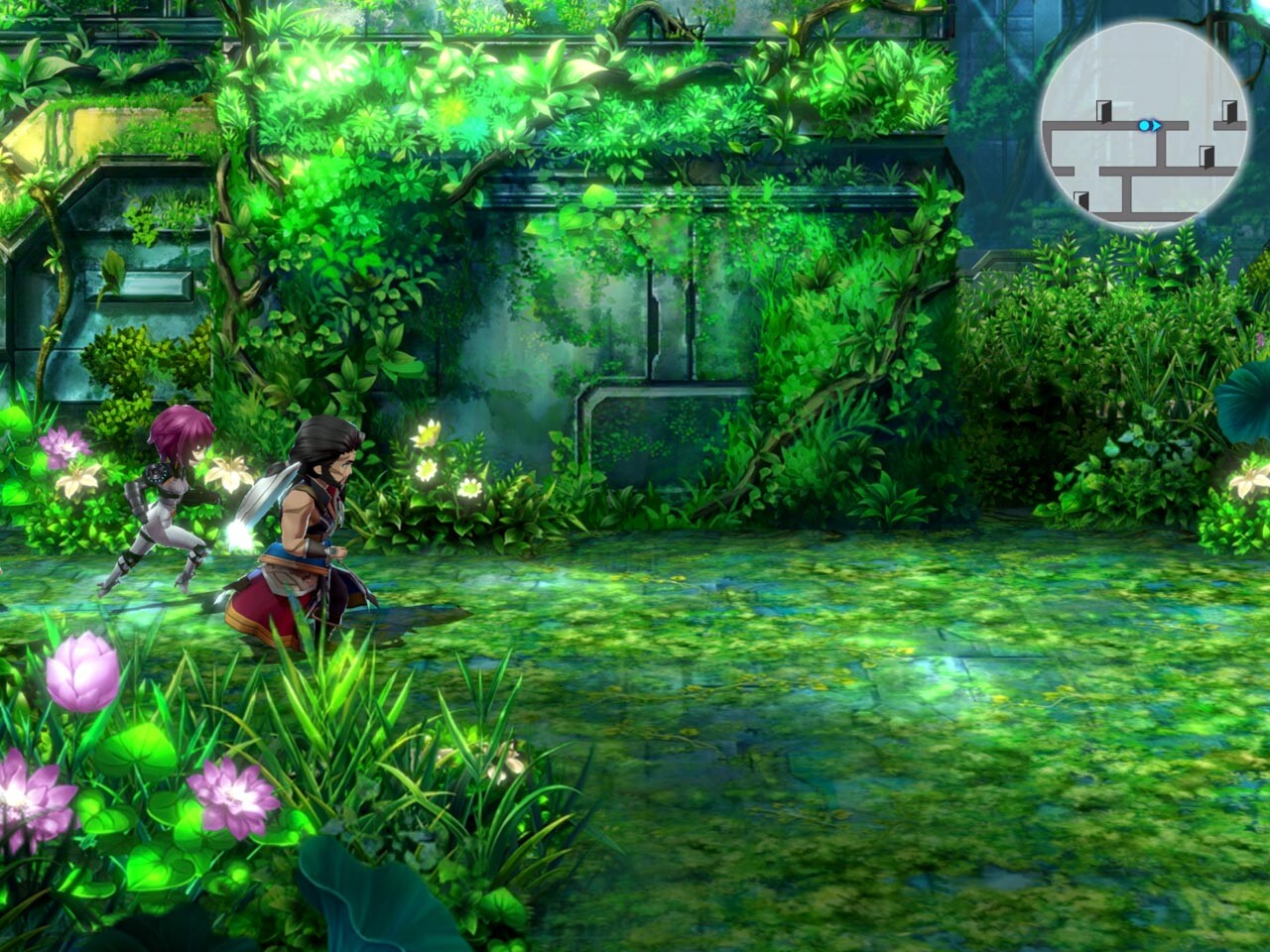Click the door icon at minimap right edge

pos(1230,113)
